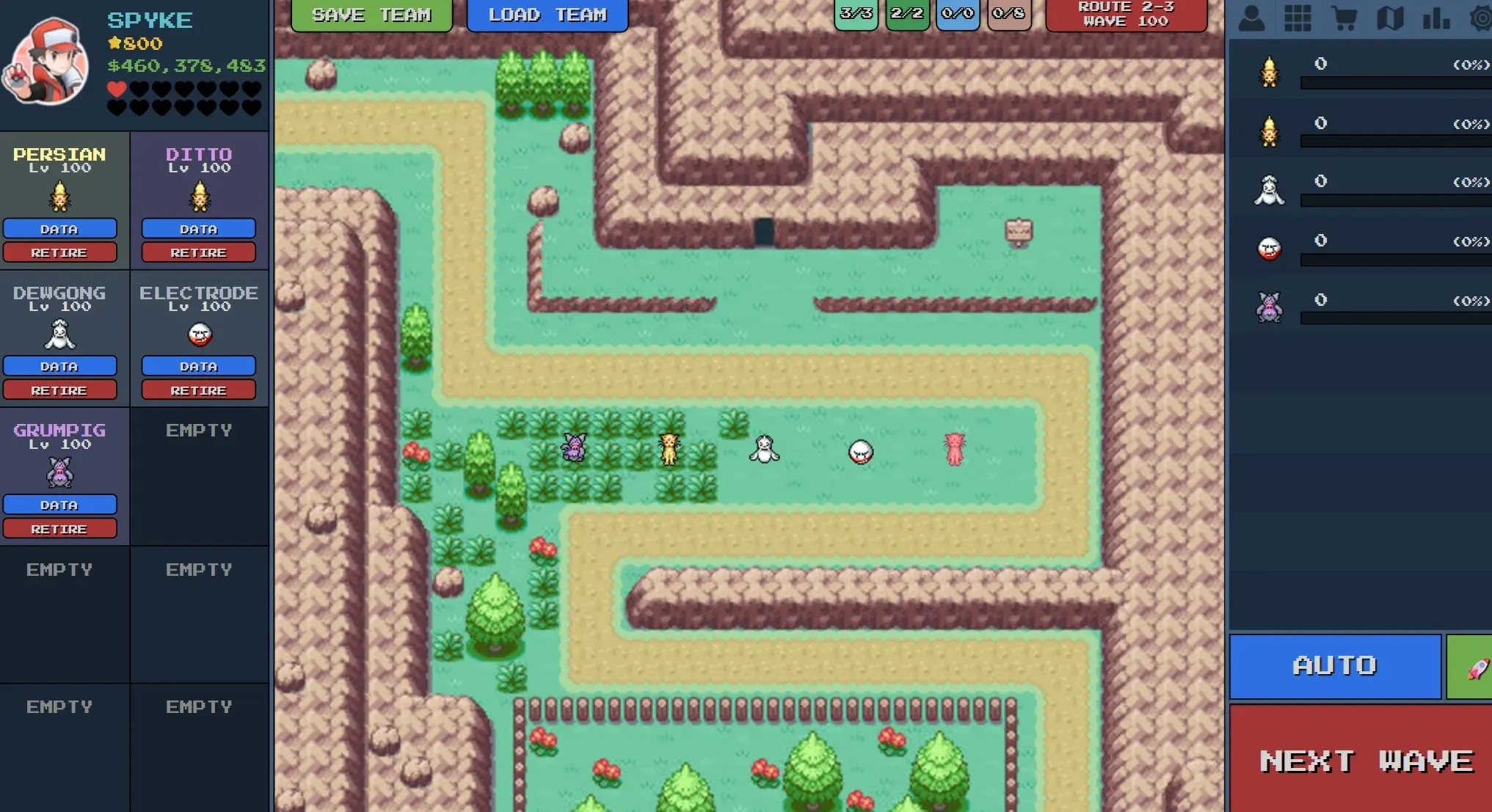Open Ditto's DATA view
This screenshot has height=812, width=1492.
click(198, 229)
